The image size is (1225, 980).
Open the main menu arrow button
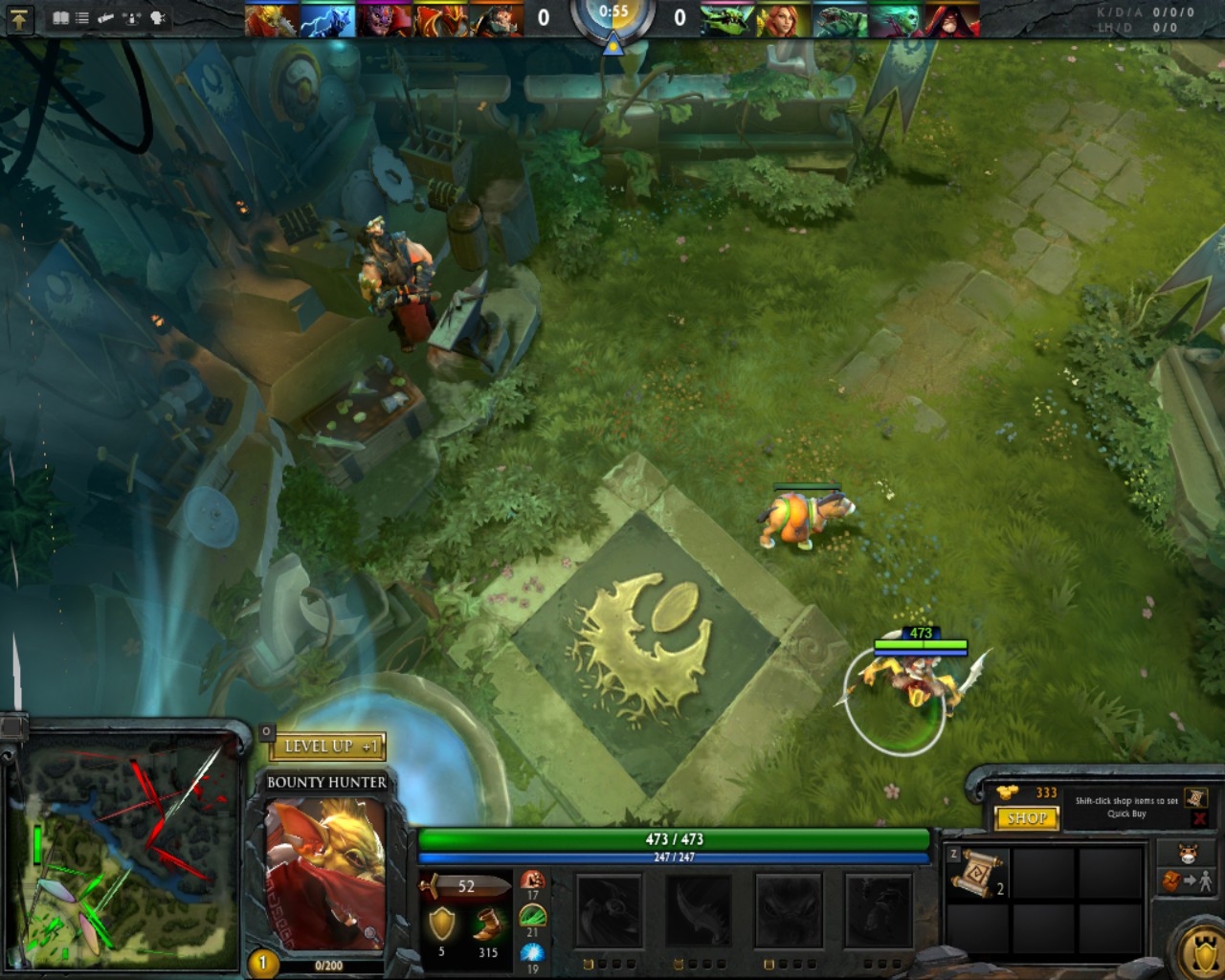pos(20,18)
